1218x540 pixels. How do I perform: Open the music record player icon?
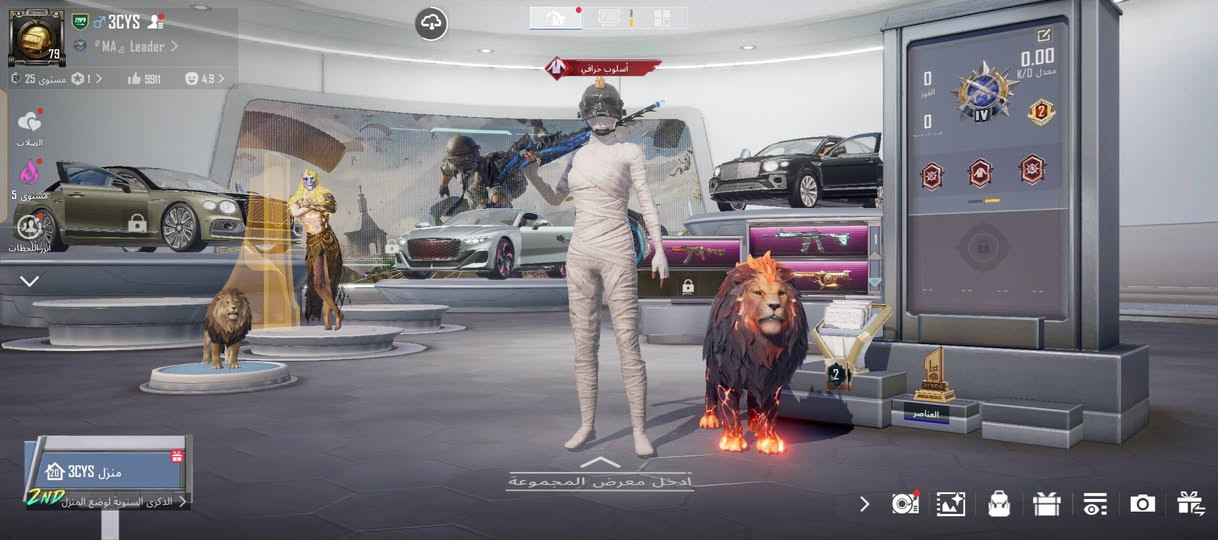[904, 504]
